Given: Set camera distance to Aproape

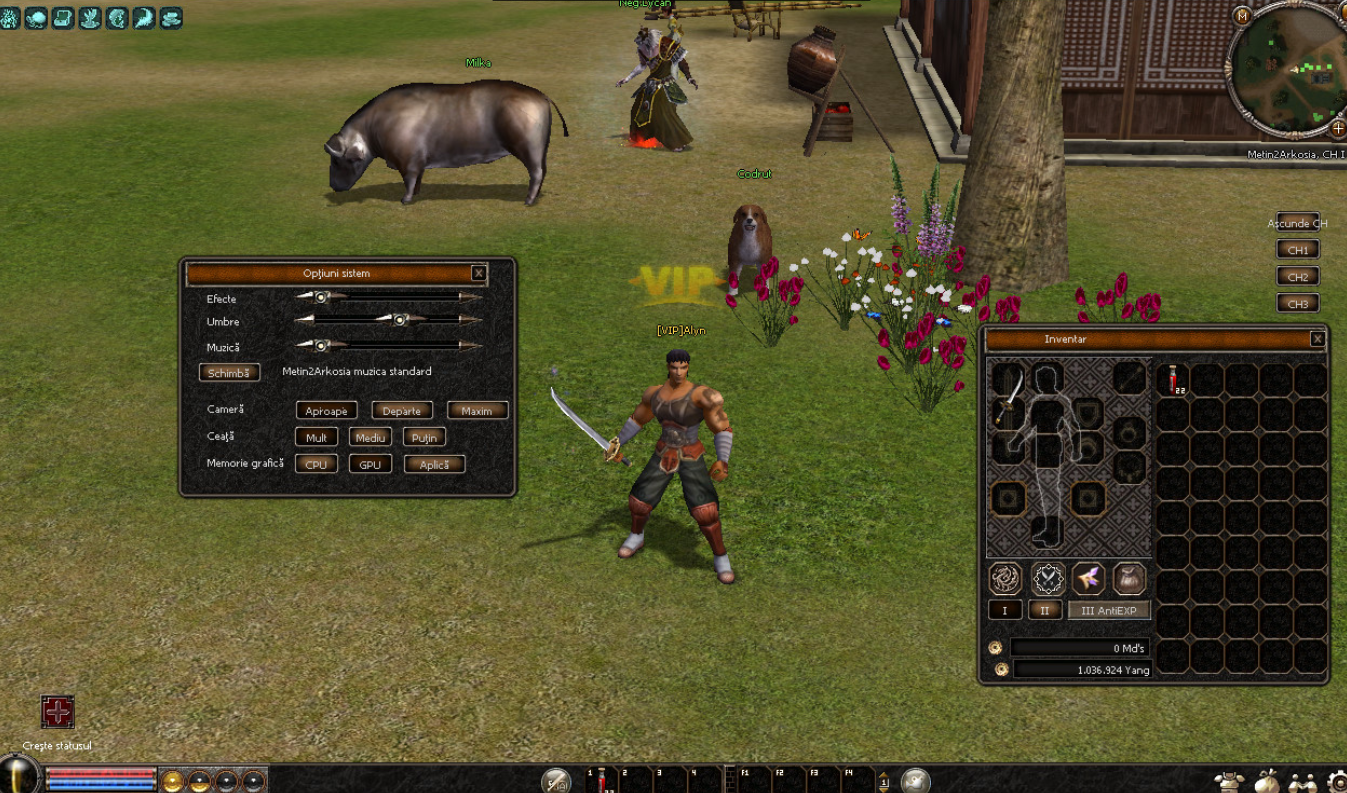Looking at the screenshot, I should [x=326, y=411].
